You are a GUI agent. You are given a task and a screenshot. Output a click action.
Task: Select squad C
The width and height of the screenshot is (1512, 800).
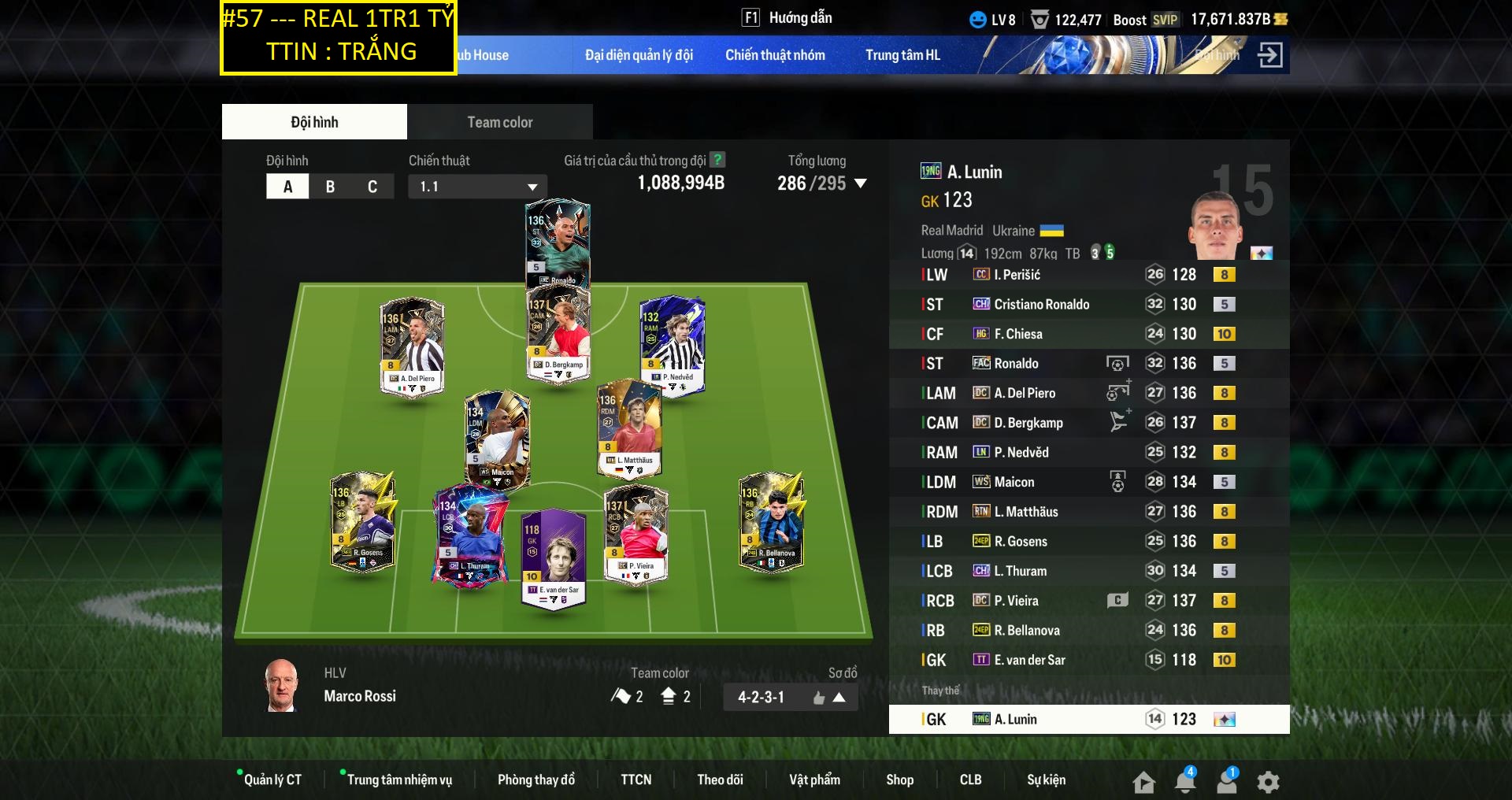pos(372,187)
